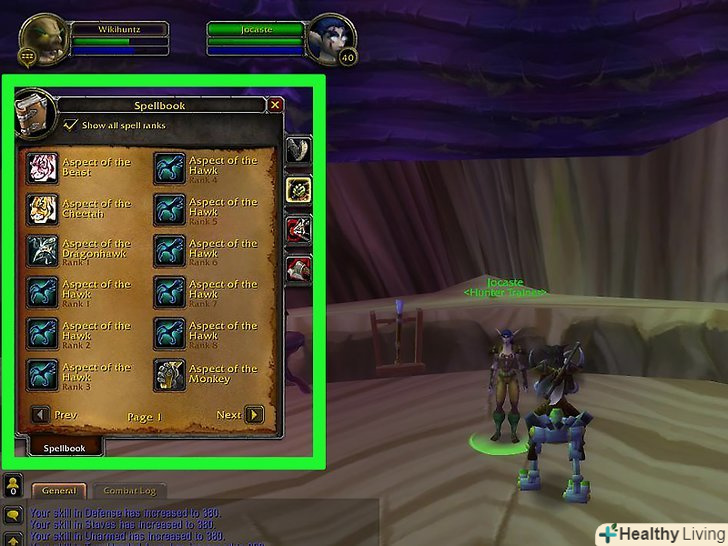Select Aspect of the Hawk Rank 4

[169, 167]
